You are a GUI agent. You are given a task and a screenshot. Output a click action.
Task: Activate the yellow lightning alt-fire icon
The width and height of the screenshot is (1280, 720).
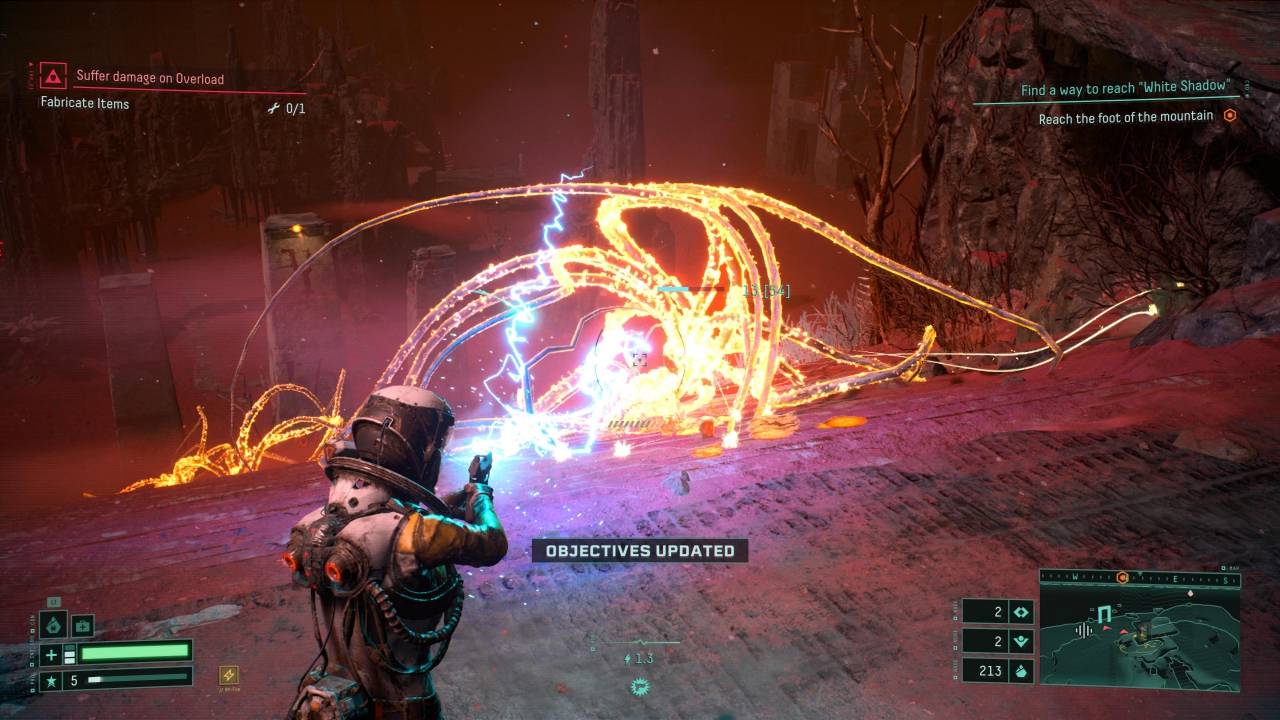pyautogui.click(x=229, y=676)
